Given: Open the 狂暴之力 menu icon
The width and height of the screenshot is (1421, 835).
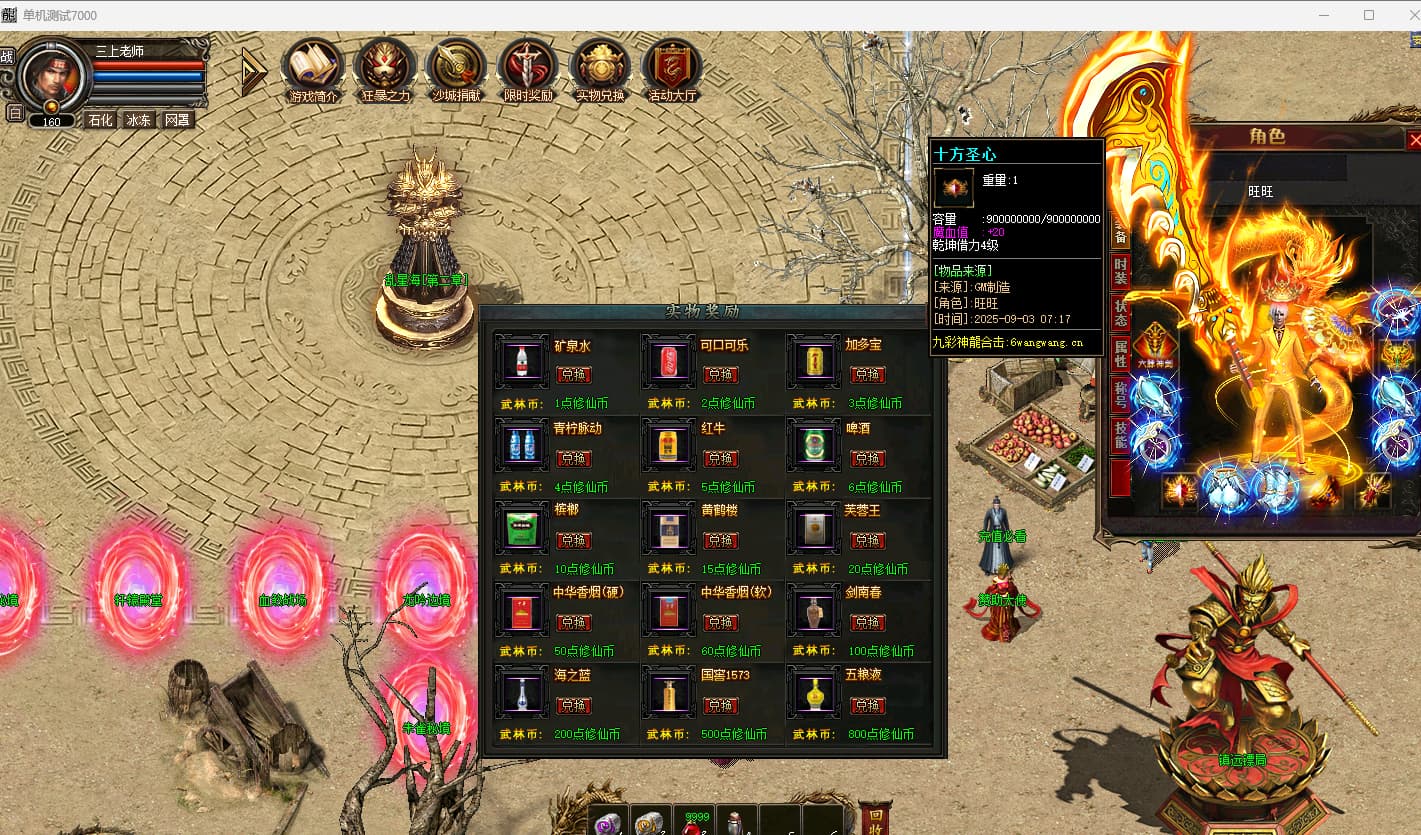Looking at the screenshot, I should pos(385,68).
